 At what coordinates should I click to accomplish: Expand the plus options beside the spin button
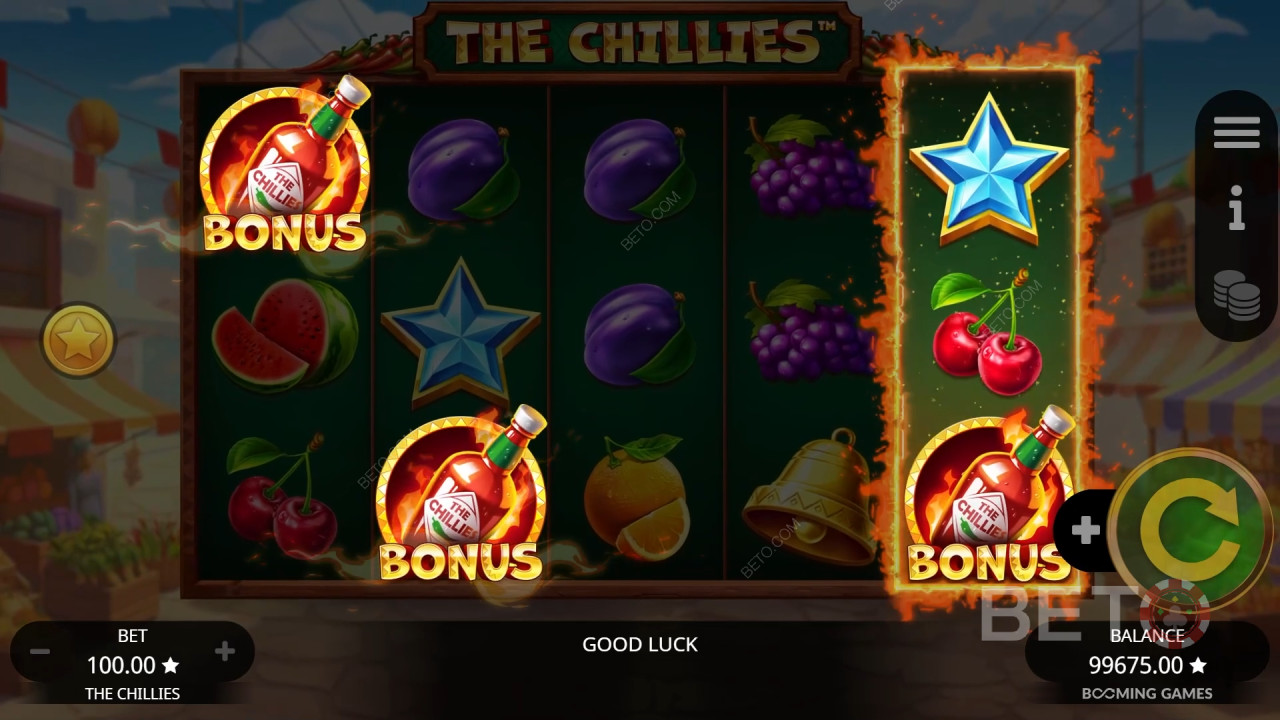[1085, 530]
